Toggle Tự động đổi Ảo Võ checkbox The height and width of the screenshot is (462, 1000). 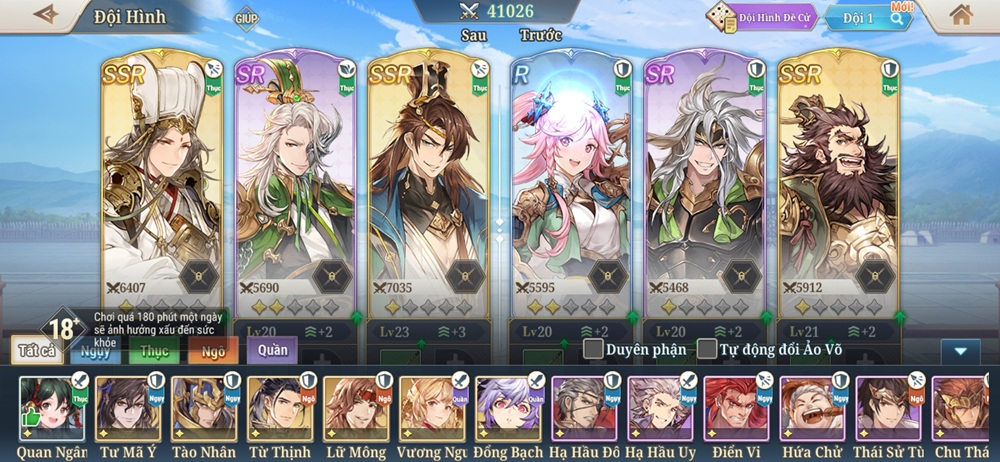click(707, 349)
